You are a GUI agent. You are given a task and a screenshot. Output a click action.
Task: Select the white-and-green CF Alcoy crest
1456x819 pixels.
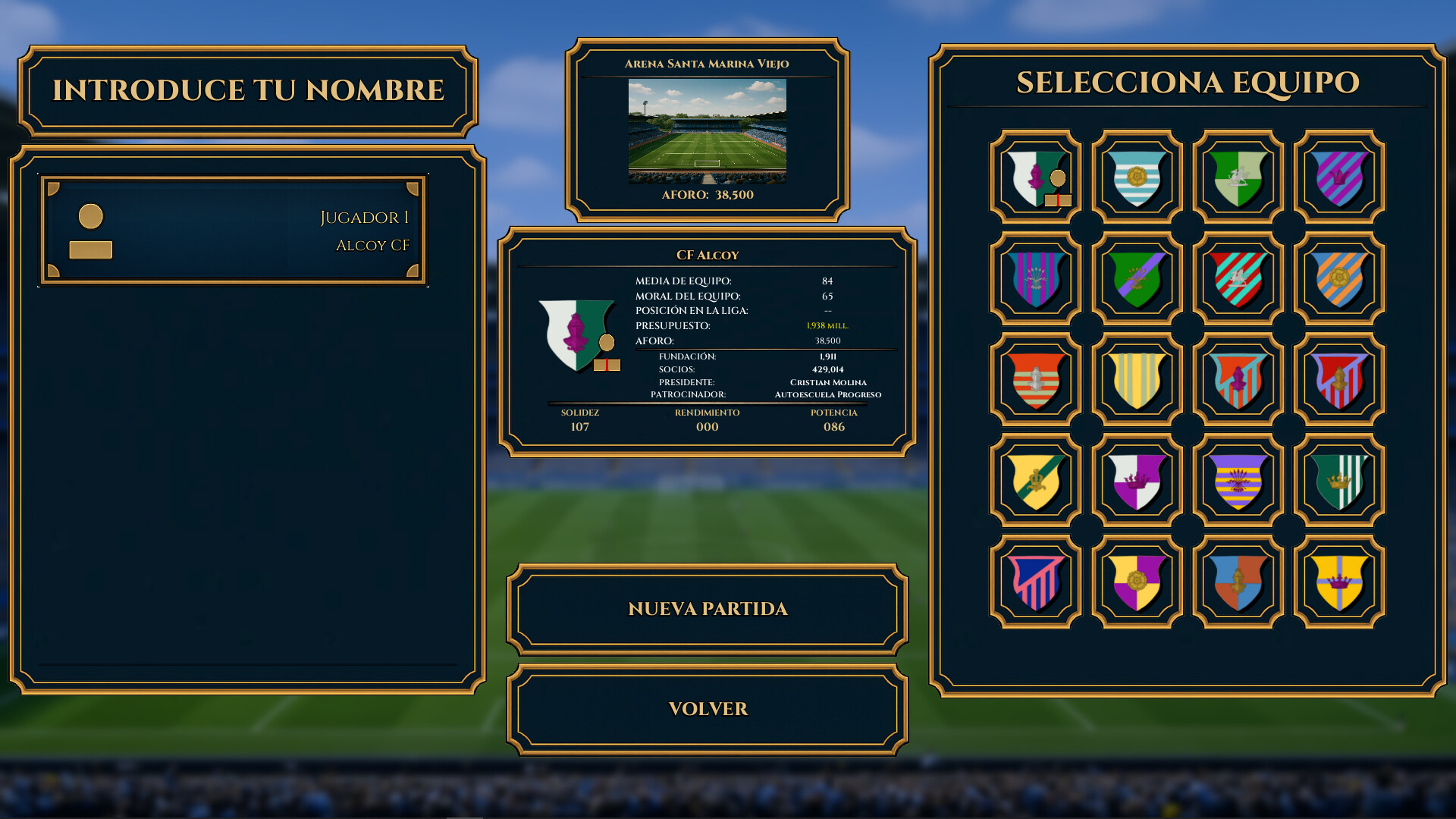[1035, 176]
